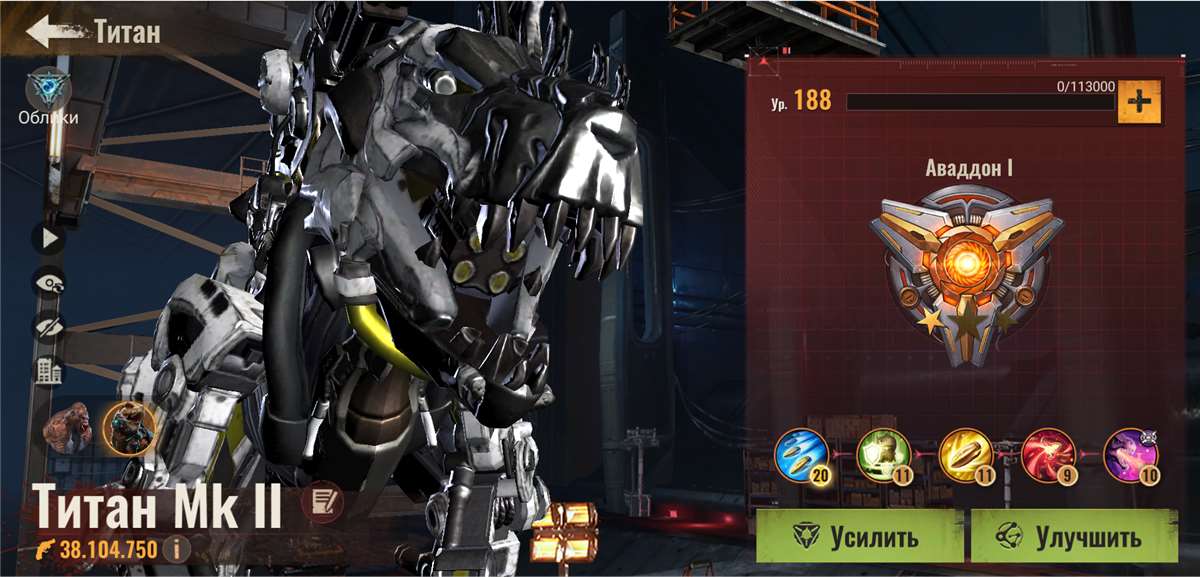
Task: Tap the Усилить button
Action: tap(859, 537)
